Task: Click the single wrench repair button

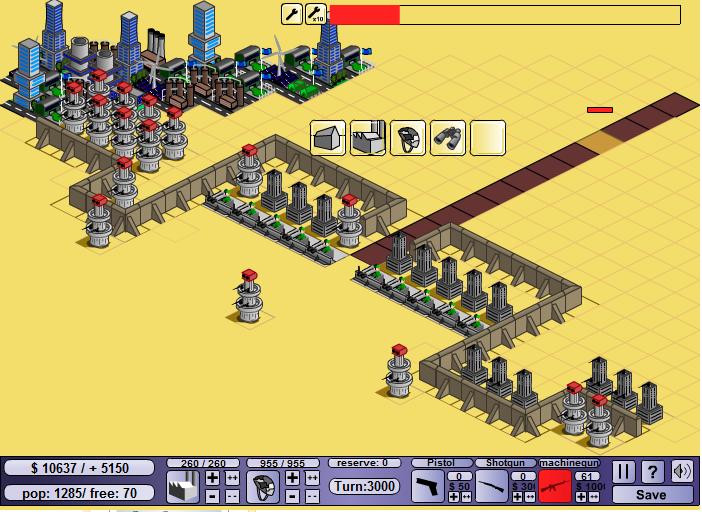Action: 292,14
